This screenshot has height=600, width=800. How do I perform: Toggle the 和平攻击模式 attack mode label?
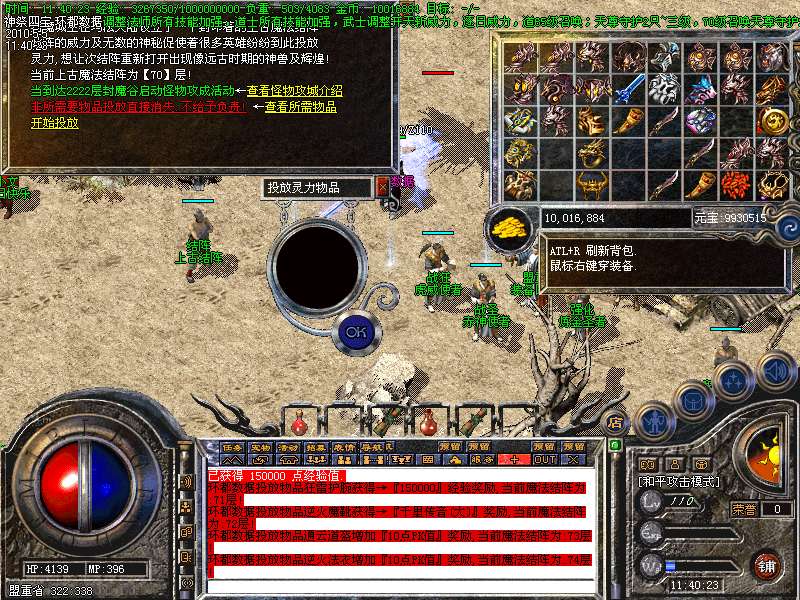click(679, 481)
